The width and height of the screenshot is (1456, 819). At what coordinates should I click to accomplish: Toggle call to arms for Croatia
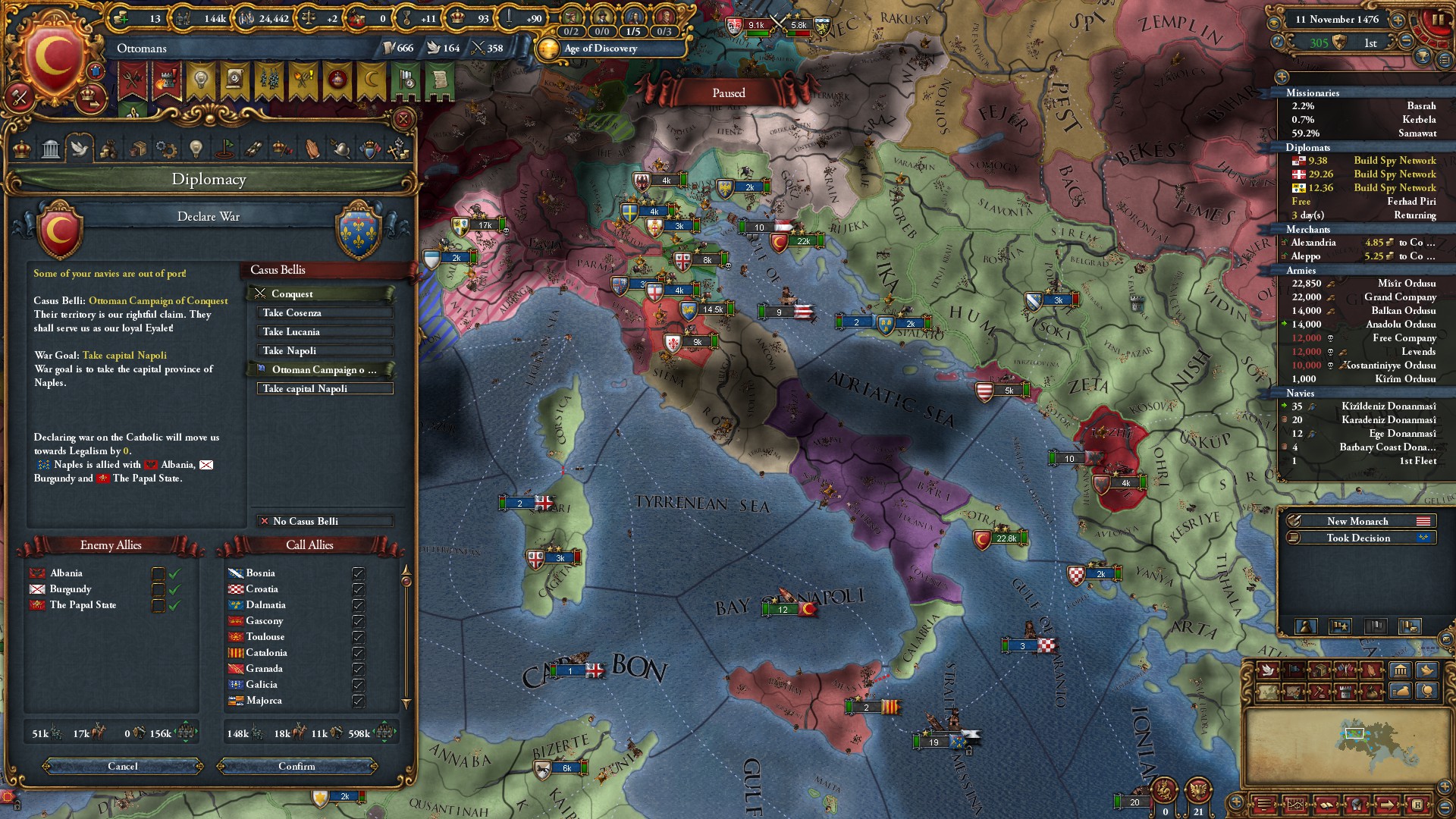(358, 589)
